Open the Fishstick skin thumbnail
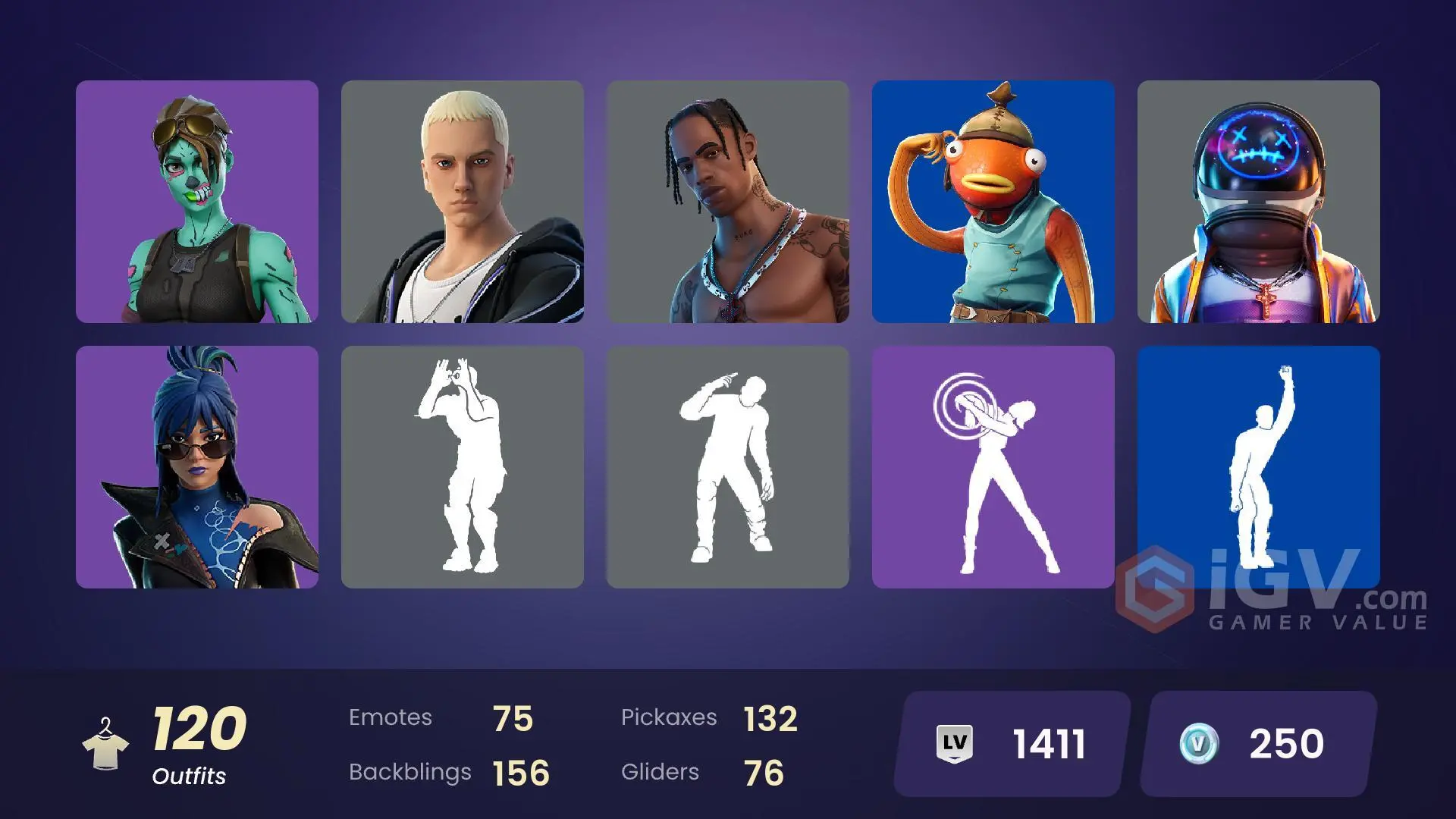The width and height of the screenshot is (1456, 819). tap(993, 205)
